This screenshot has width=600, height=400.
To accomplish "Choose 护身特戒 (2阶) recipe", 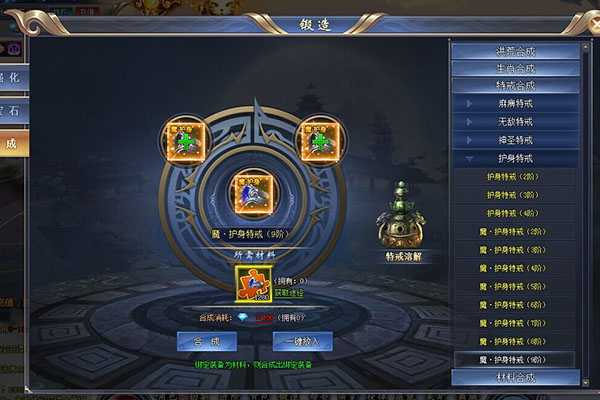I will [515, 177].
